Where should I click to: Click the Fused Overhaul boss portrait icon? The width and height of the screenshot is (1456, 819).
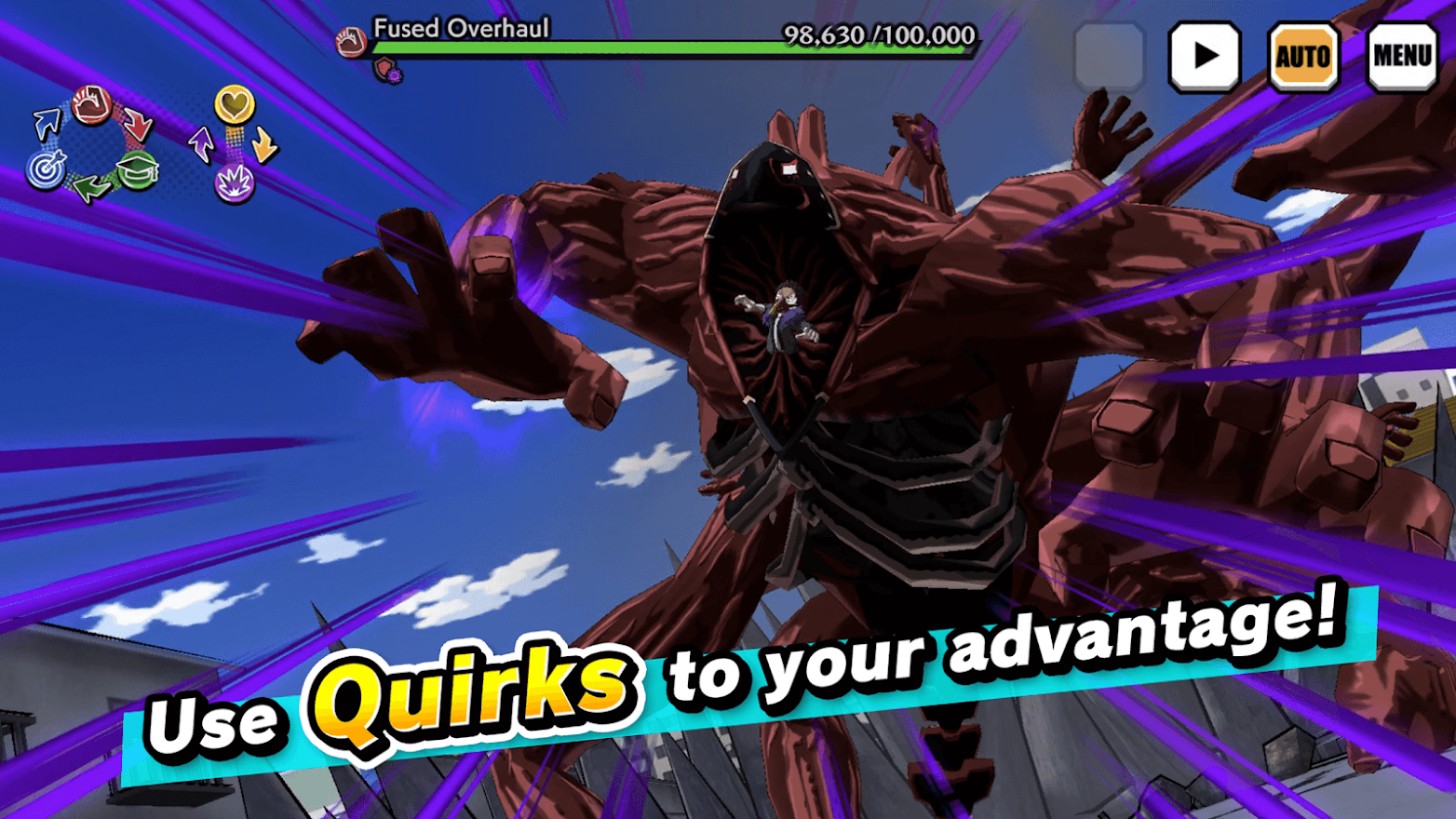352,41
